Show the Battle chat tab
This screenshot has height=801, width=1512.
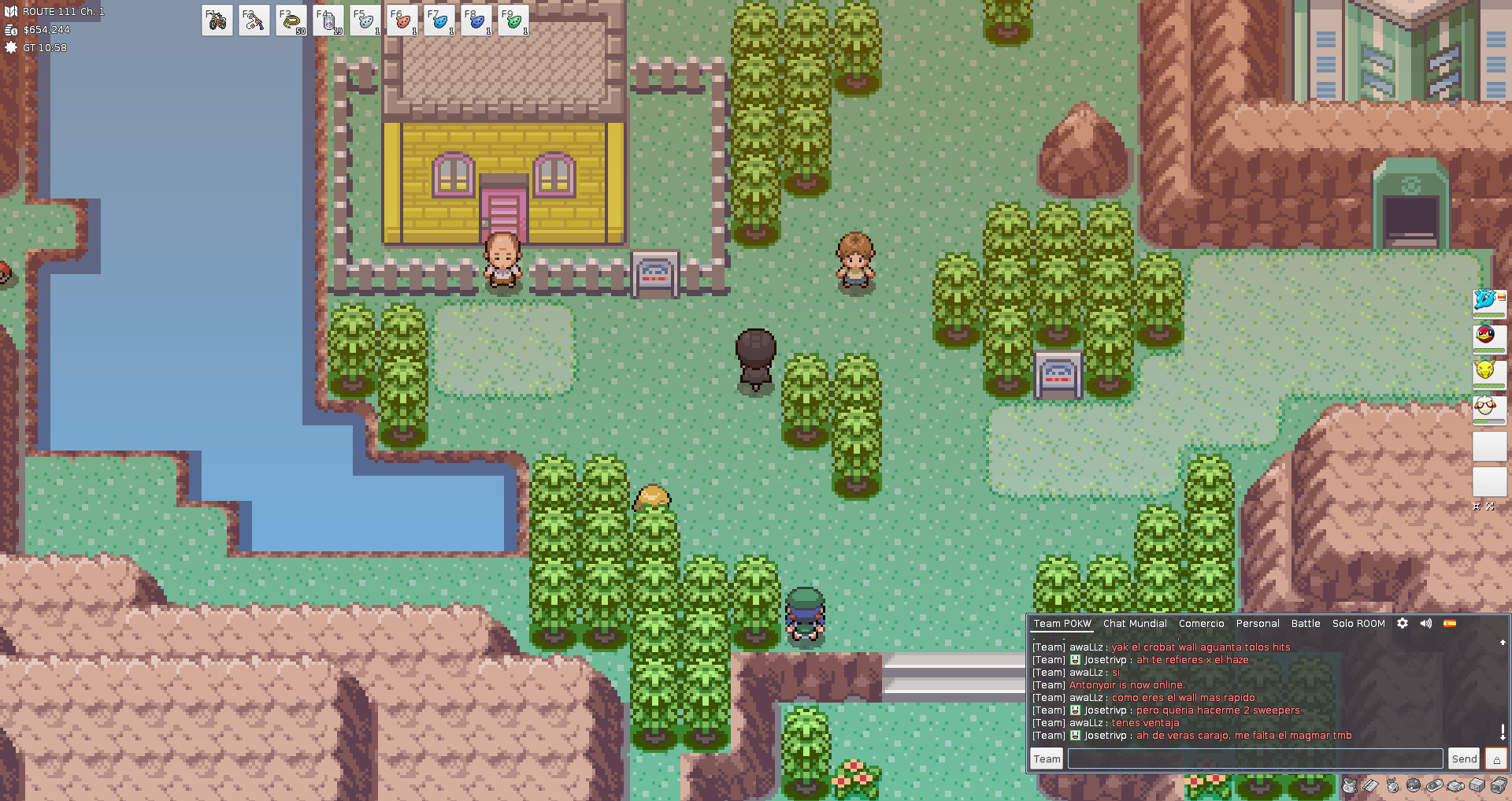tap(1306, 624)
